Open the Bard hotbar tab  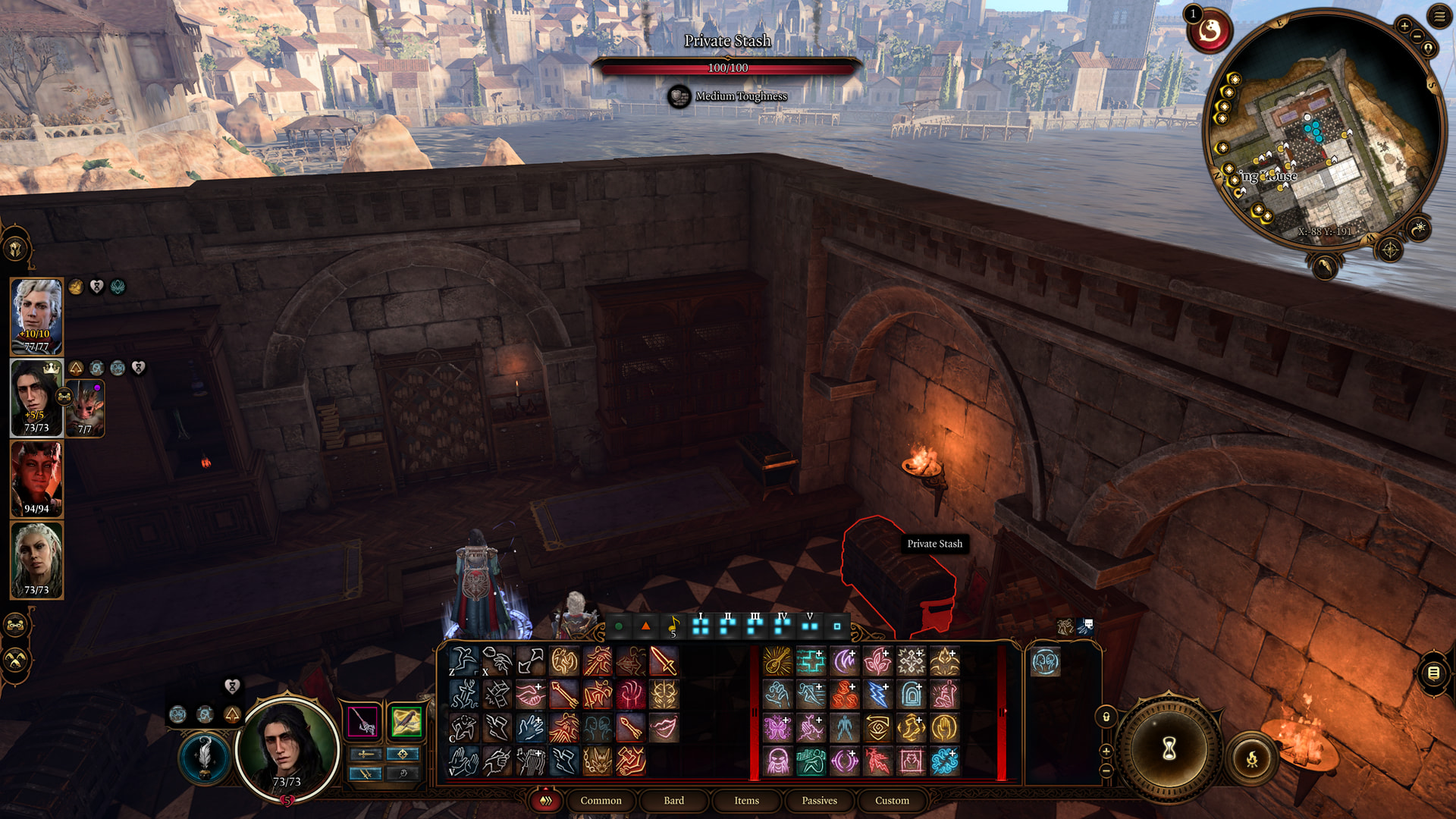click(x=673, y=801)
